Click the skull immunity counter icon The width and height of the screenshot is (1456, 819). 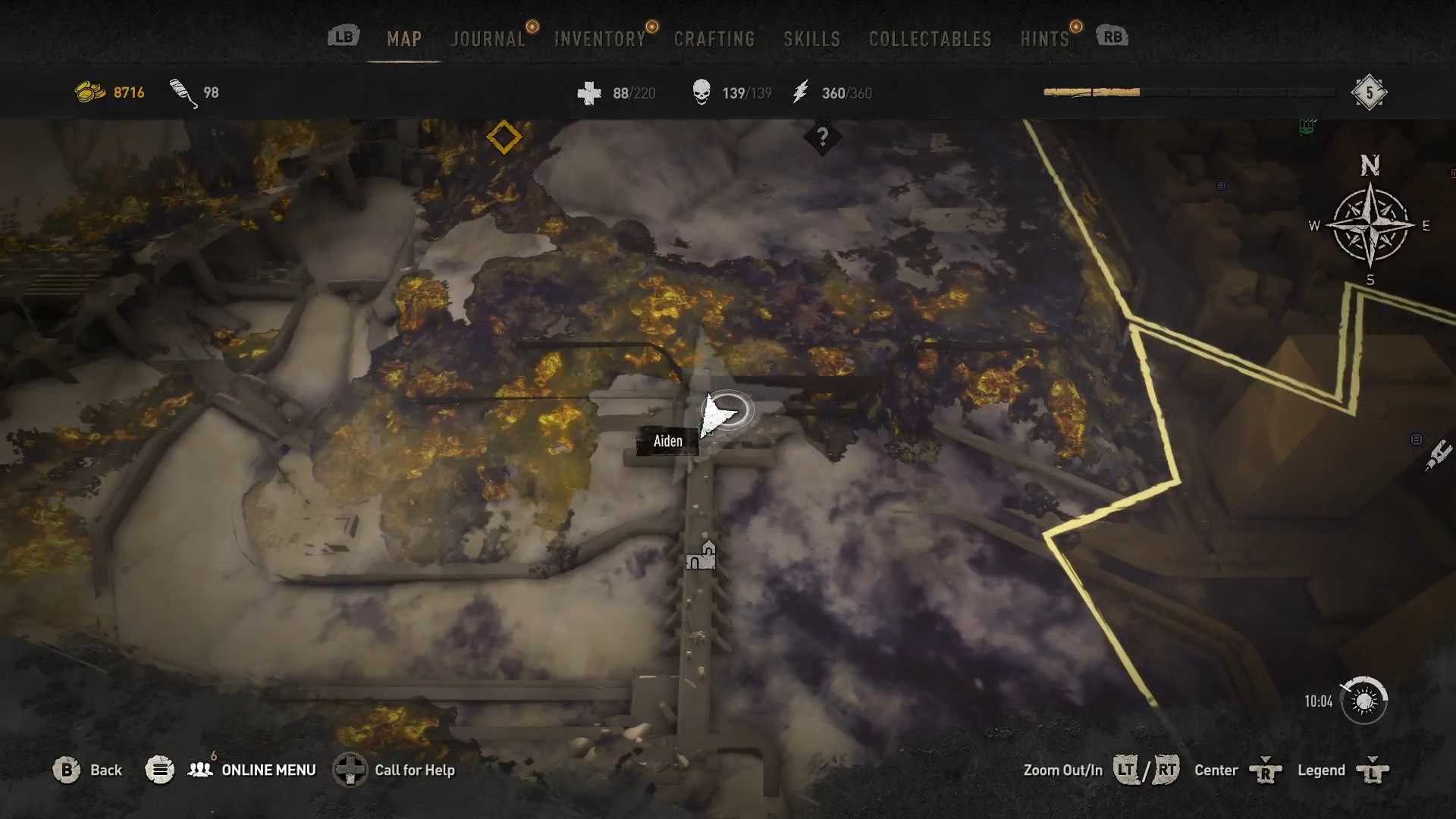pyautogui.click(x=701, y=92)
